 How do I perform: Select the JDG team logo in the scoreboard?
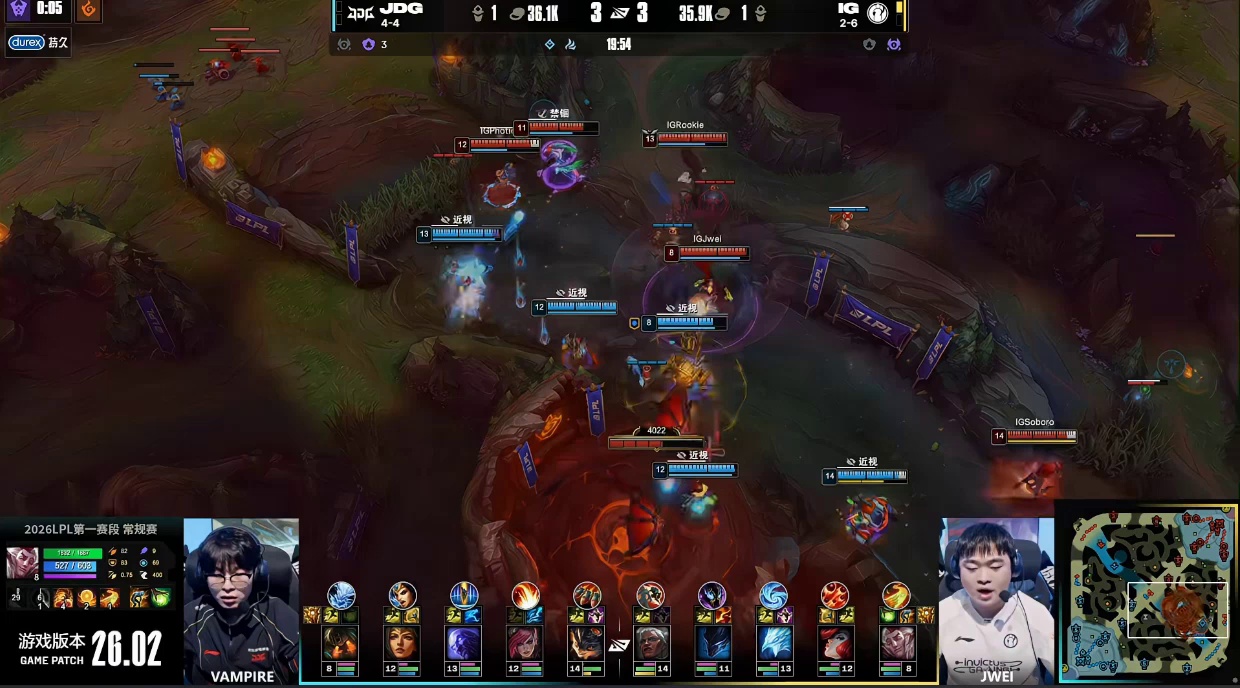(x=356, y=13)
